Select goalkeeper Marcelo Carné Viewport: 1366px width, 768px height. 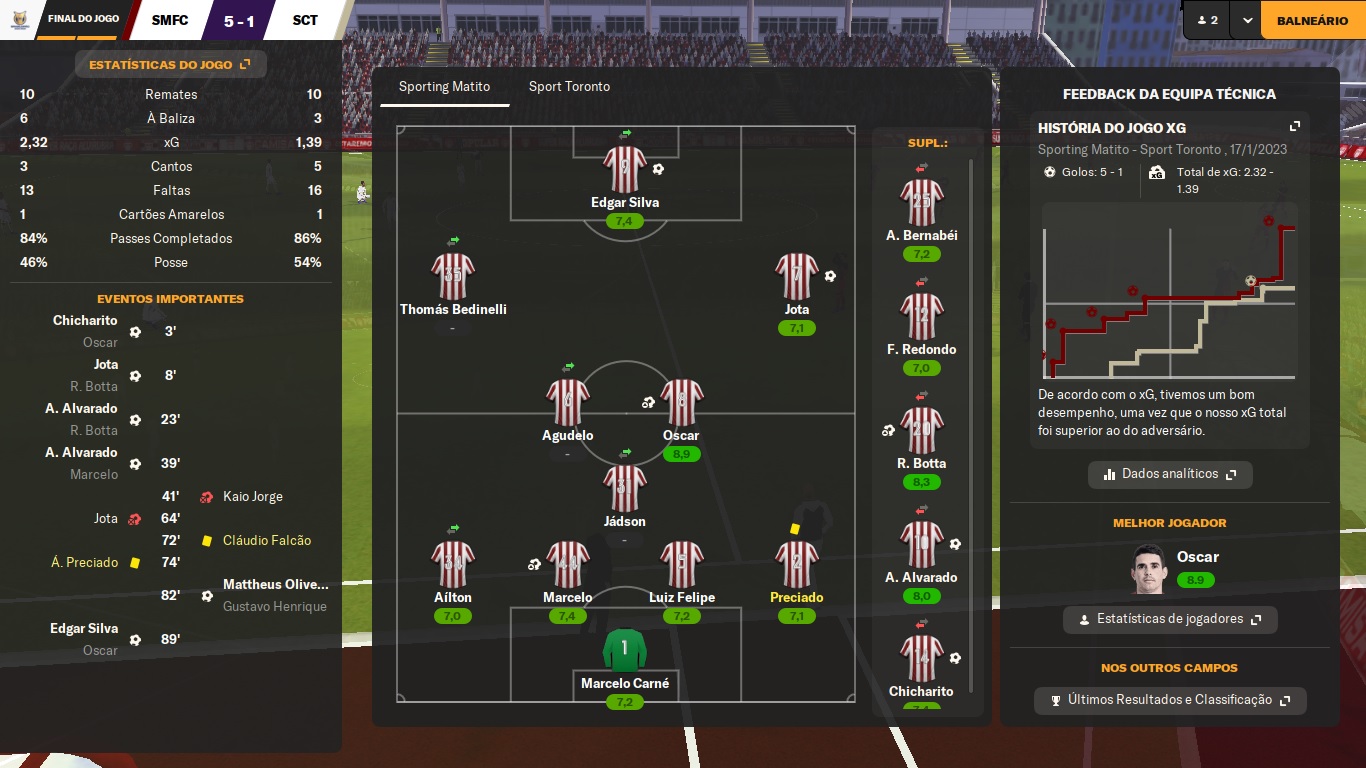(x=625, y=651)
